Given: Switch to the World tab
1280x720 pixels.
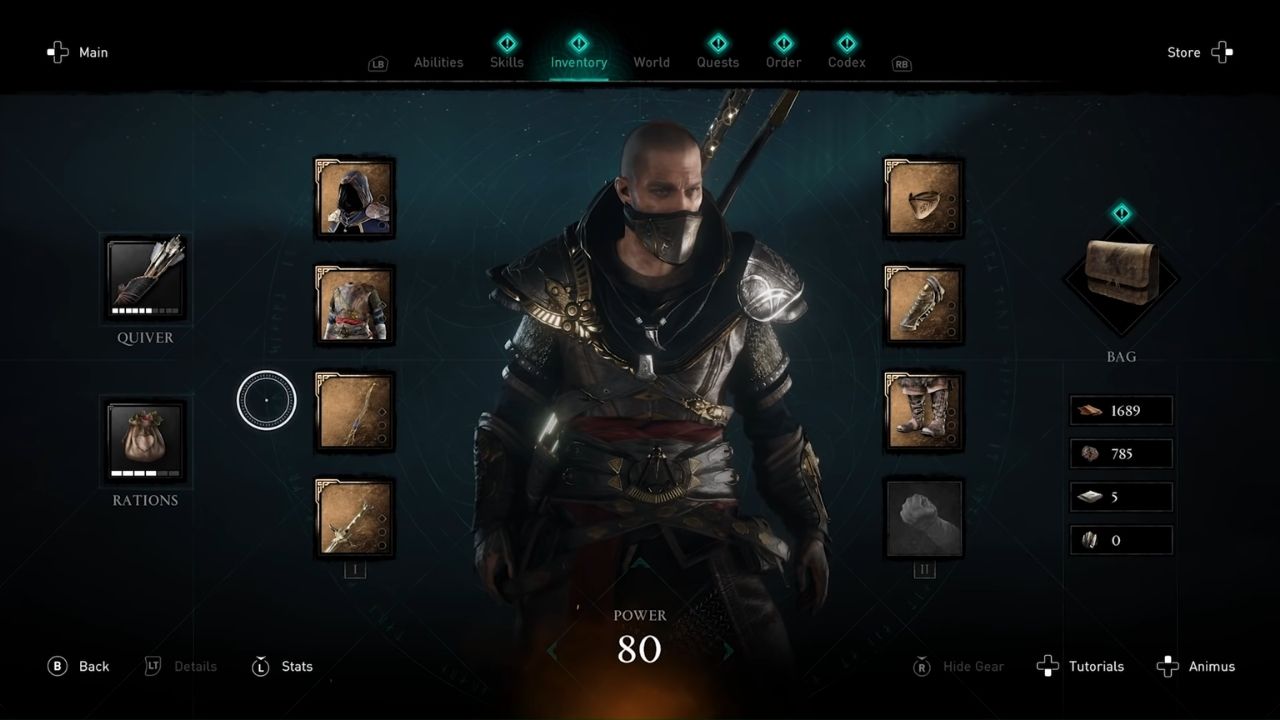Looking at the screenshot, I should (x=652, y=62).
